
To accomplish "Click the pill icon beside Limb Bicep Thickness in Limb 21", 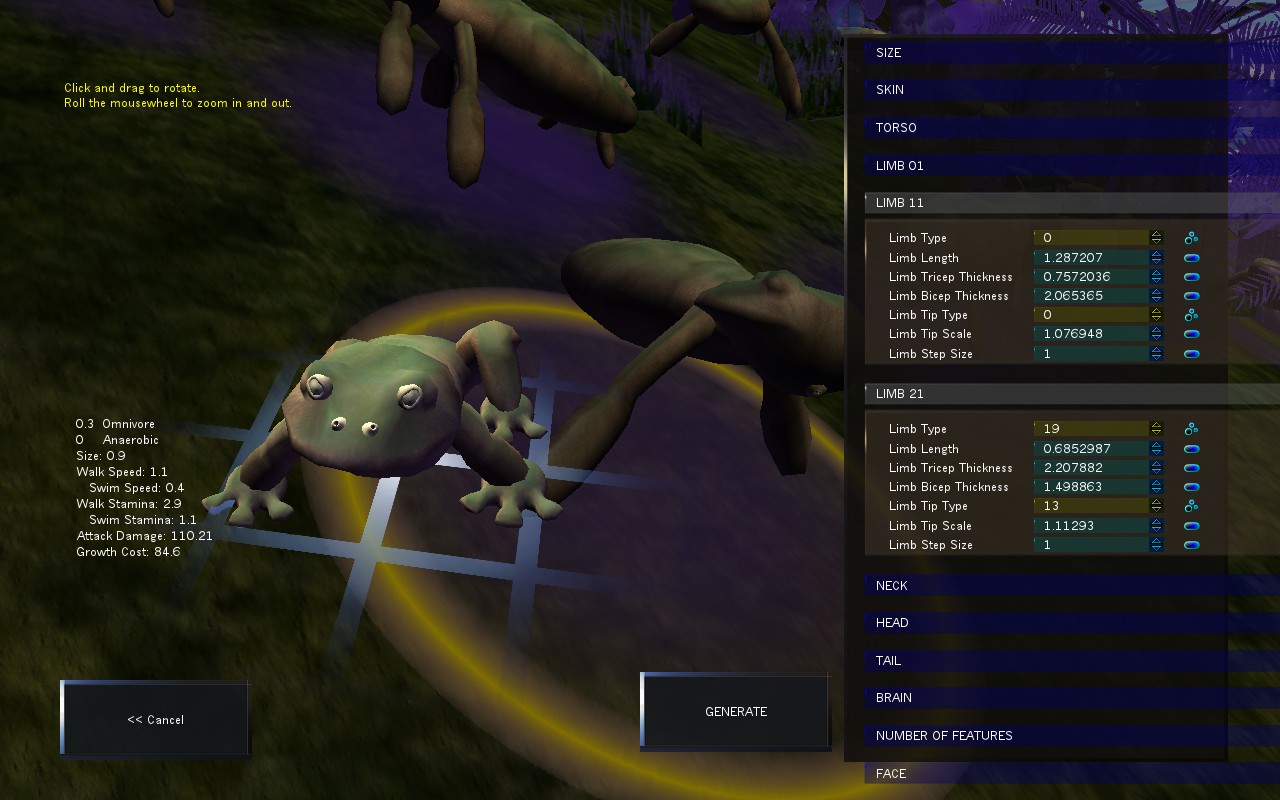I will pyautogui.click(x=1191, y=487).
